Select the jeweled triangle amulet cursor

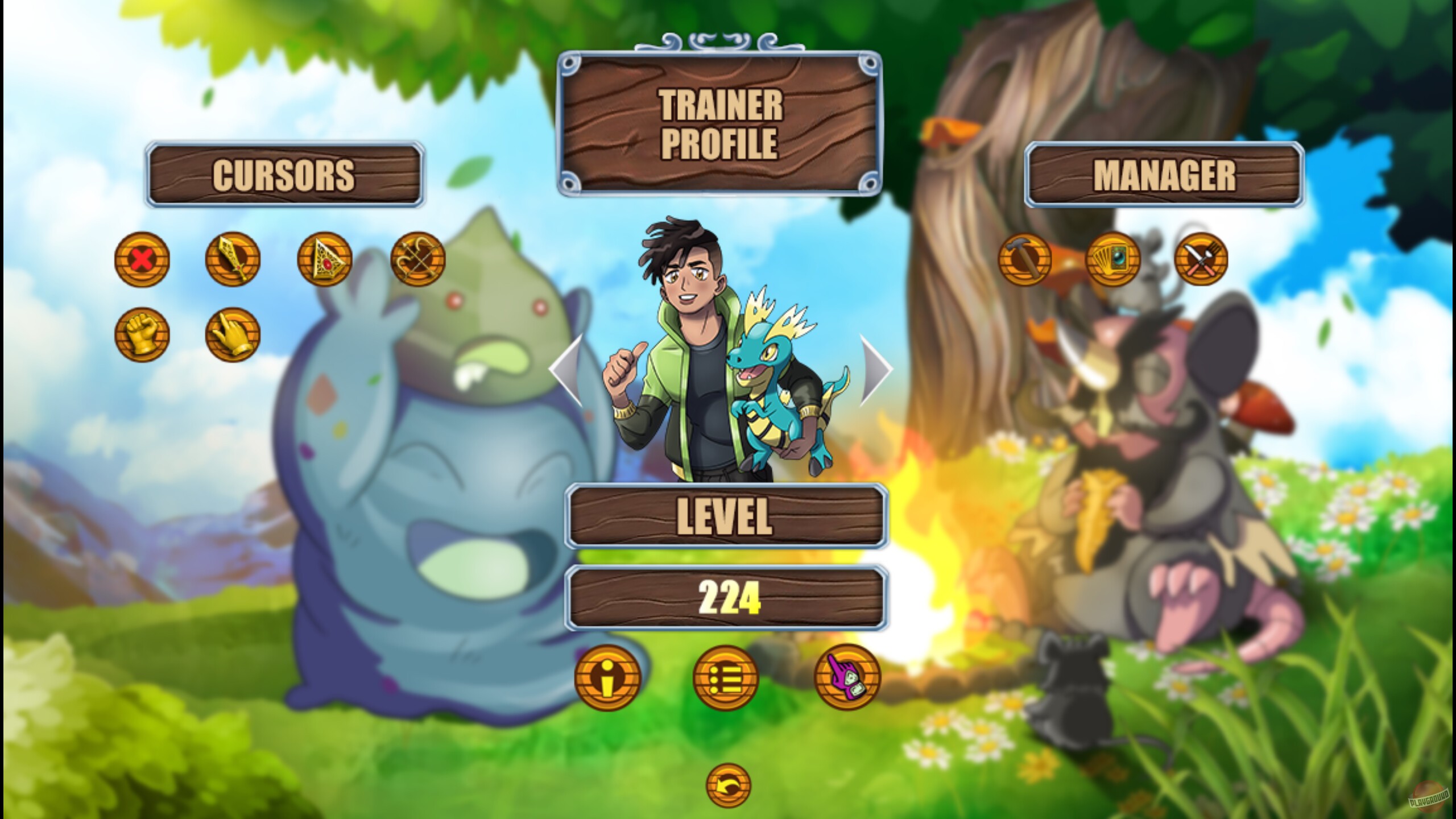[324, 260]
